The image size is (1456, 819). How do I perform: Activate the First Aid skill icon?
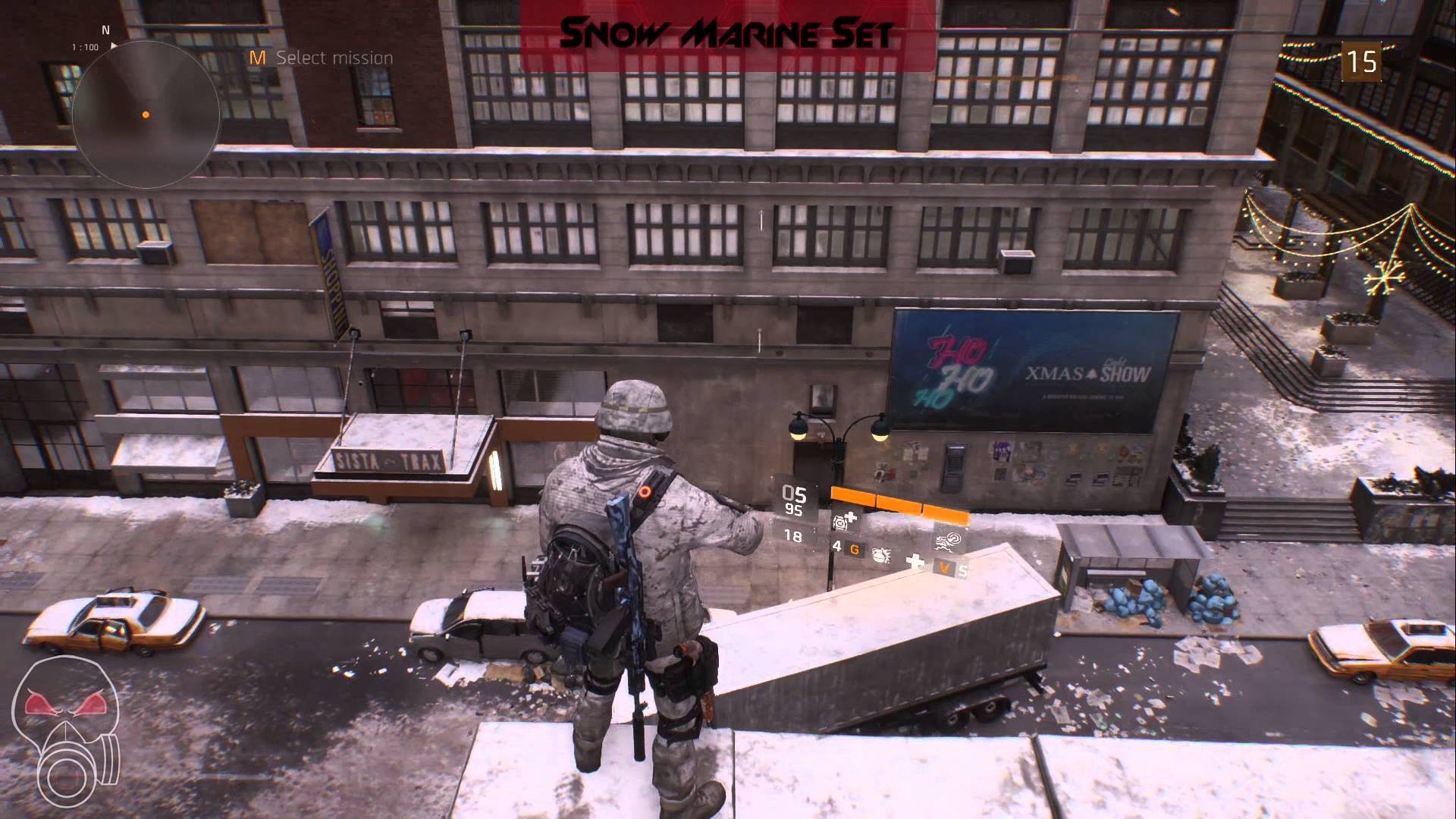pyautogui.click(x=845, y=520)
